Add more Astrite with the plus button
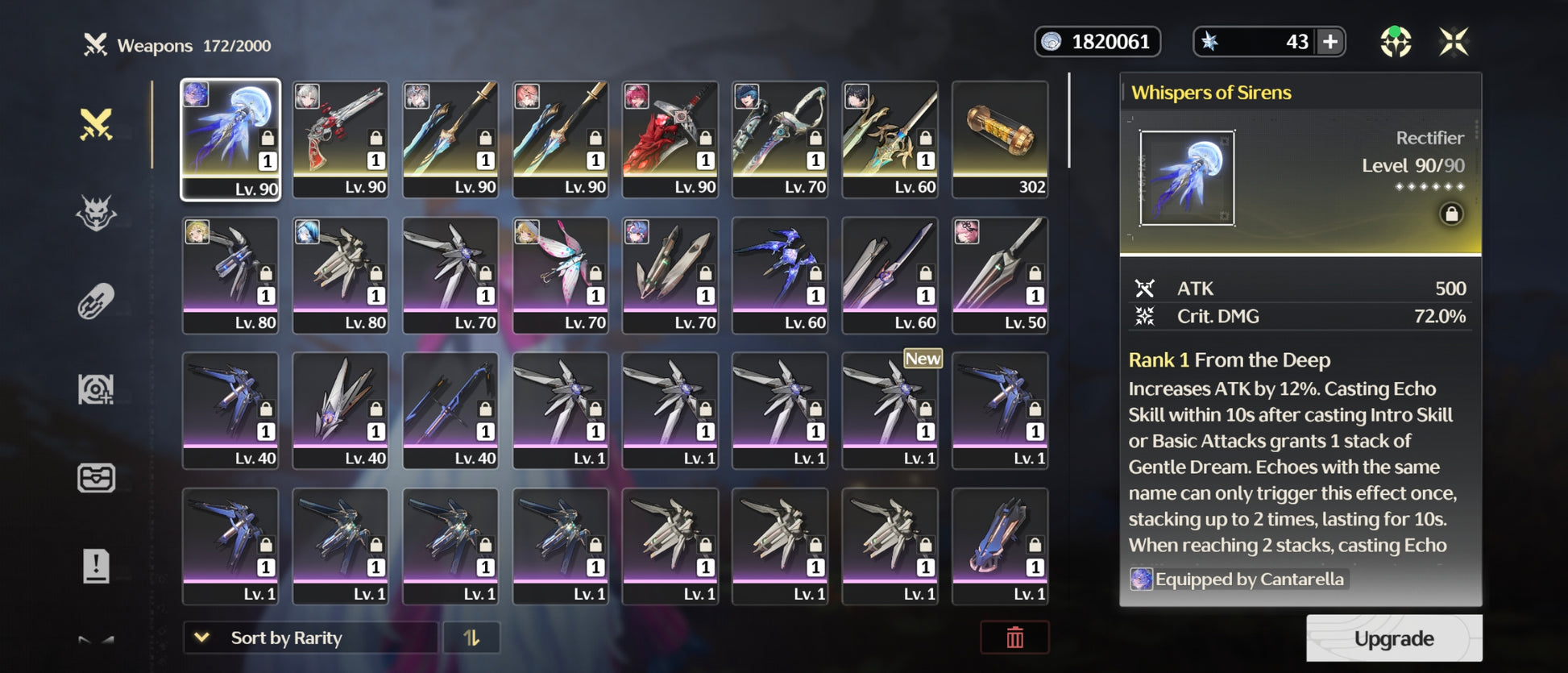Screen dimensions: 1568x673 point(1330,42)
